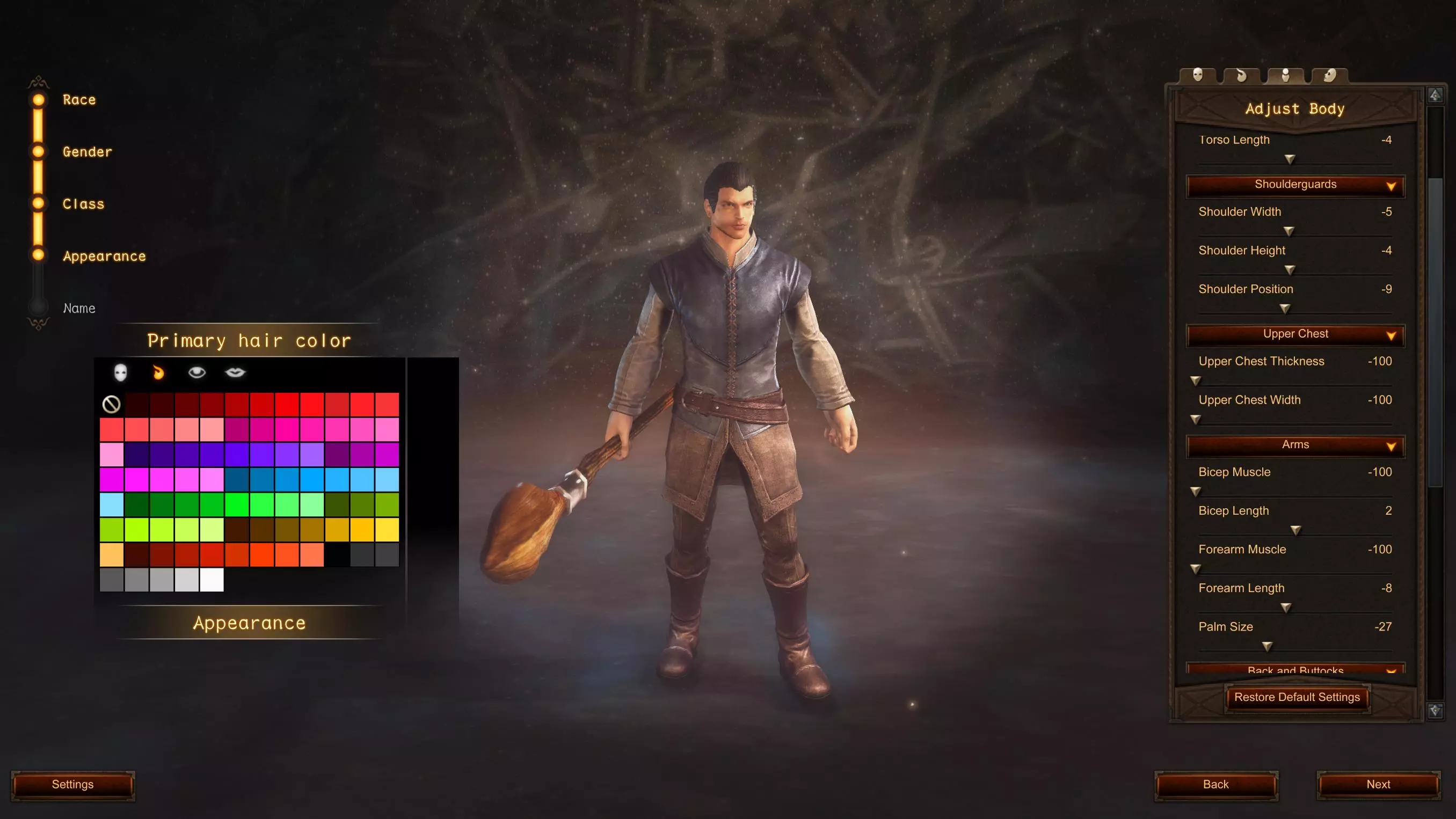Click the scroll up arrow of body panel
The height and width of the screenshot is (819, 1456).
pos(1435,95)
